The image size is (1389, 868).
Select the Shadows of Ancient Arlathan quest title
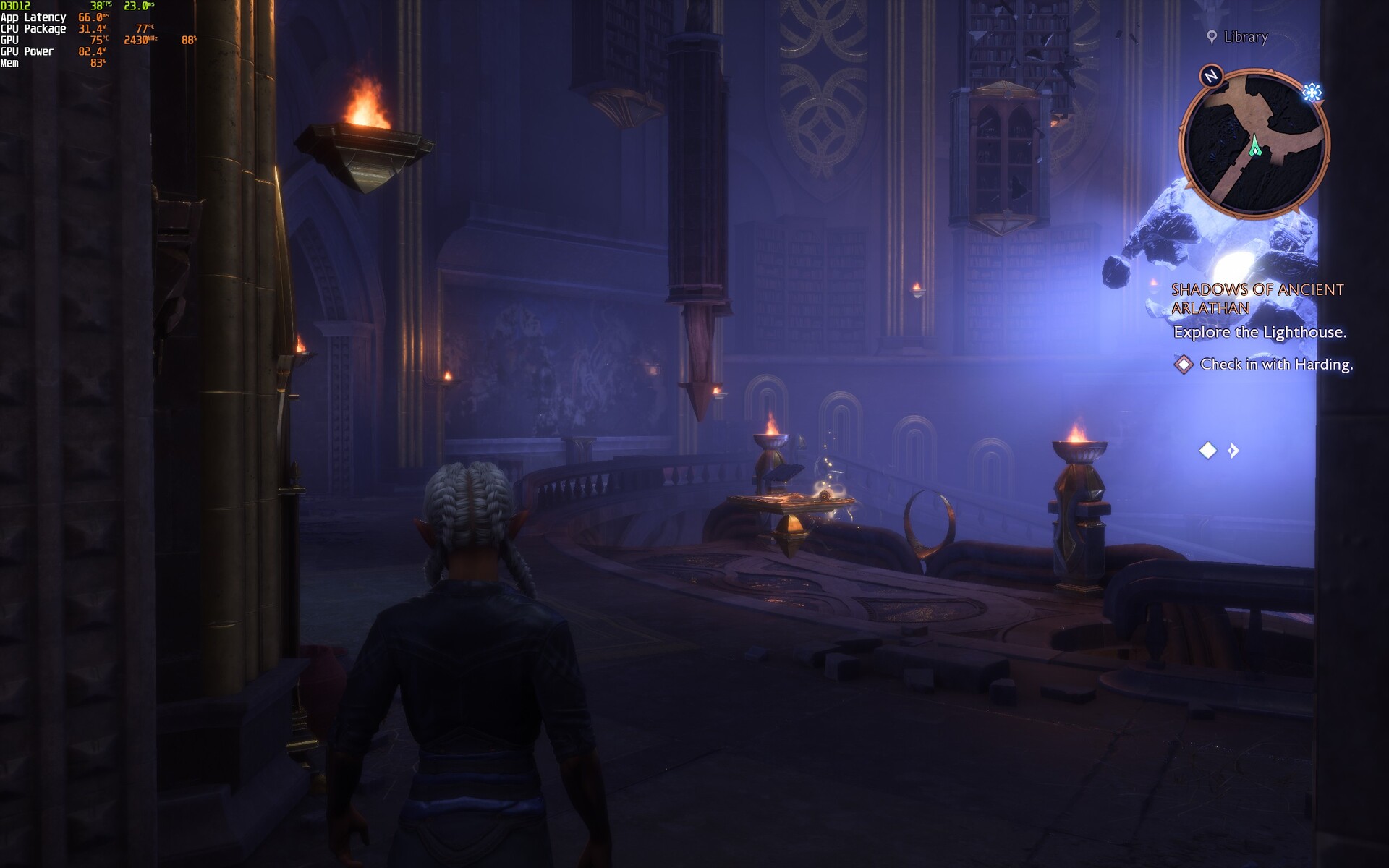(1257, 299)
